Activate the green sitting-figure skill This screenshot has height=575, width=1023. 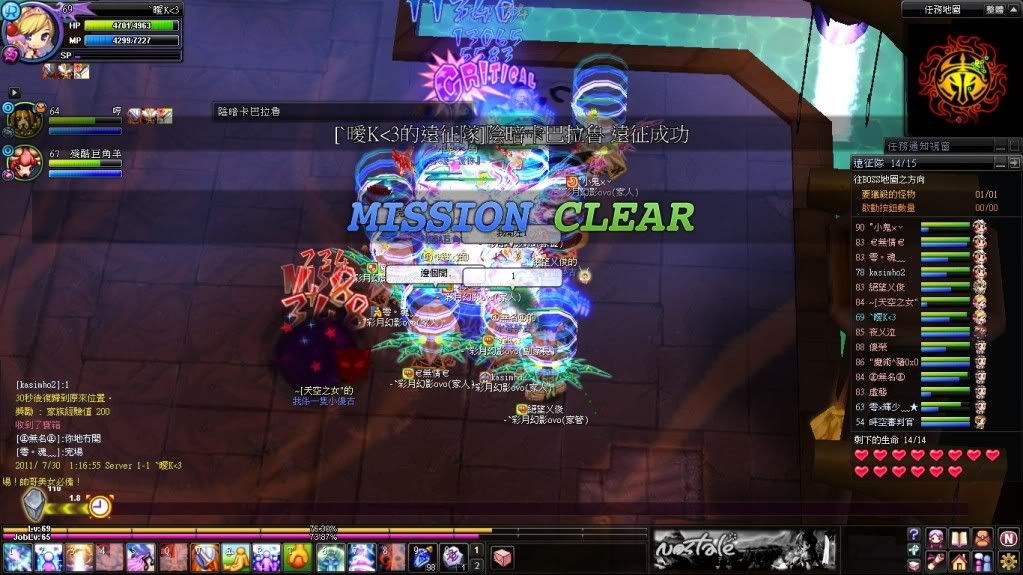pos(236,557)
